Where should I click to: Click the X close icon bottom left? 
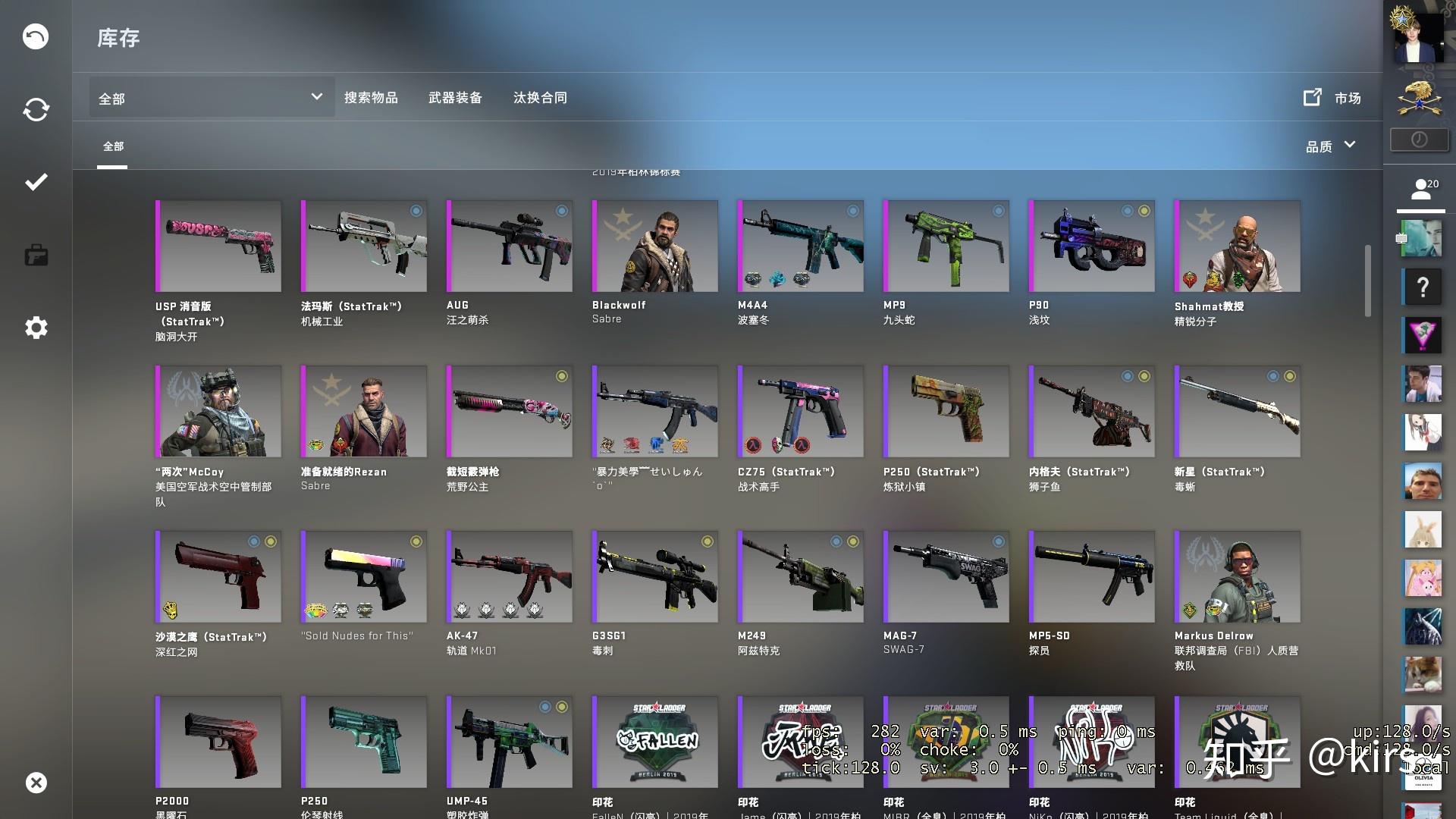37,783
